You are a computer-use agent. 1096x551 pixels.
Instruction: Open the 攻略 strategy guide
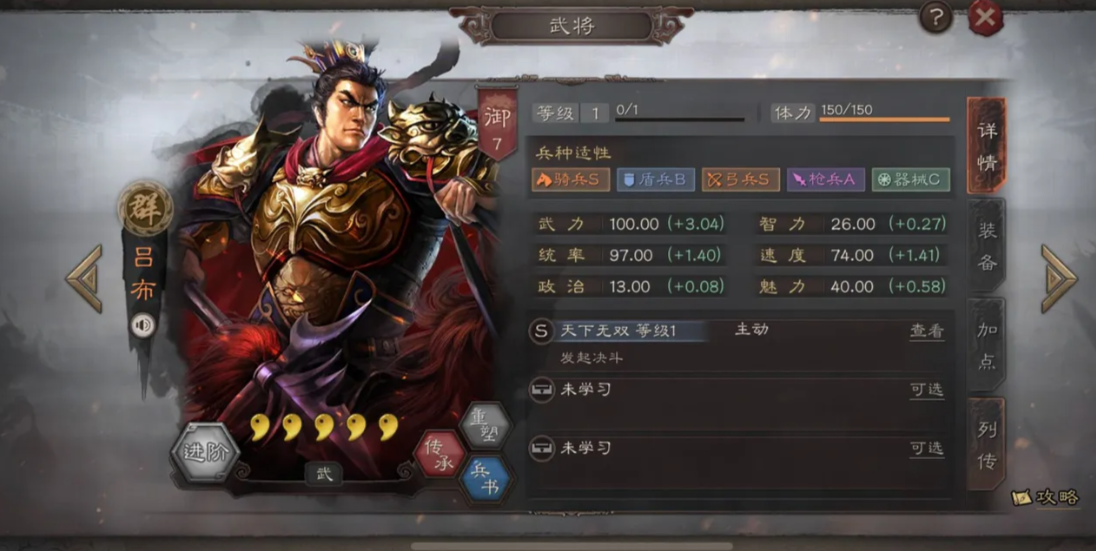[1046, 497]
